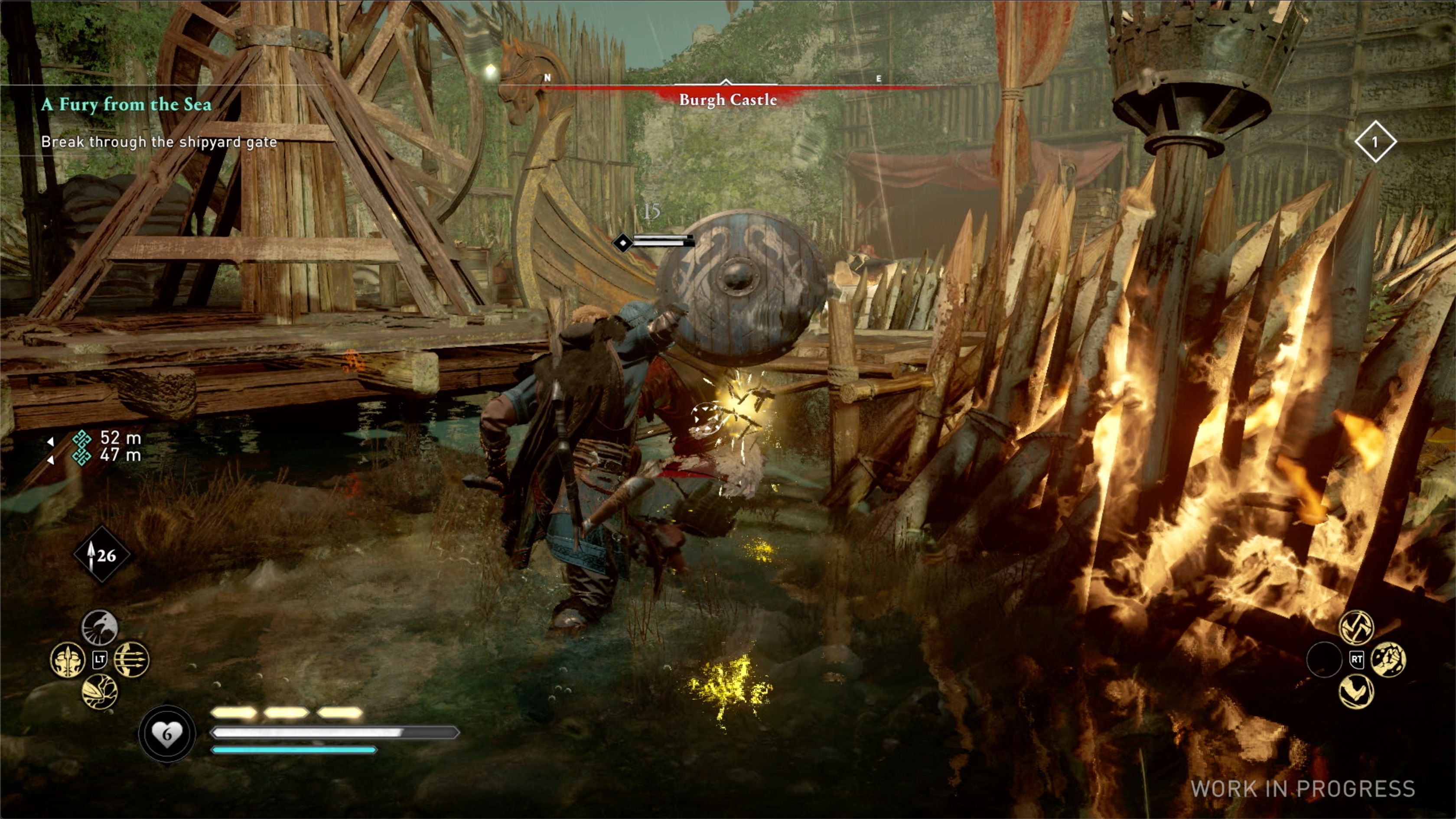
Task: Activate the crossed-axes melee ability
Action: point(1356,627)
